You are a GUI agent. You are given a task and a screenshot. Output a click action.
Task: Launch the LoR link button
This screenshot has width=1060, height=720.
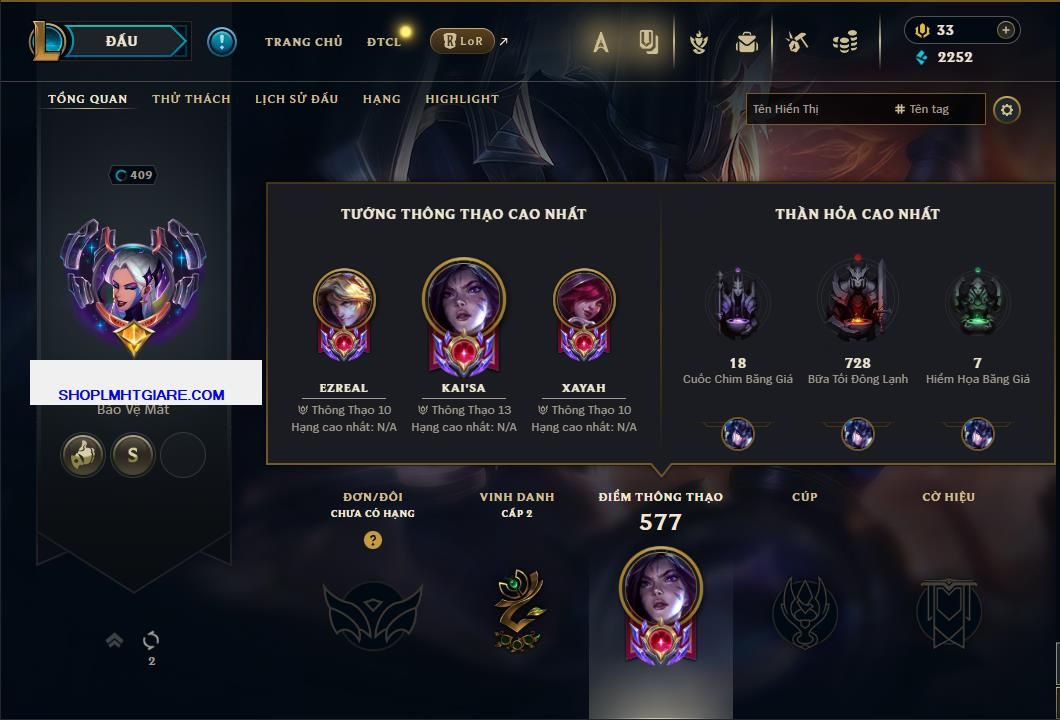pyautogui.click(x=463, y=42)
